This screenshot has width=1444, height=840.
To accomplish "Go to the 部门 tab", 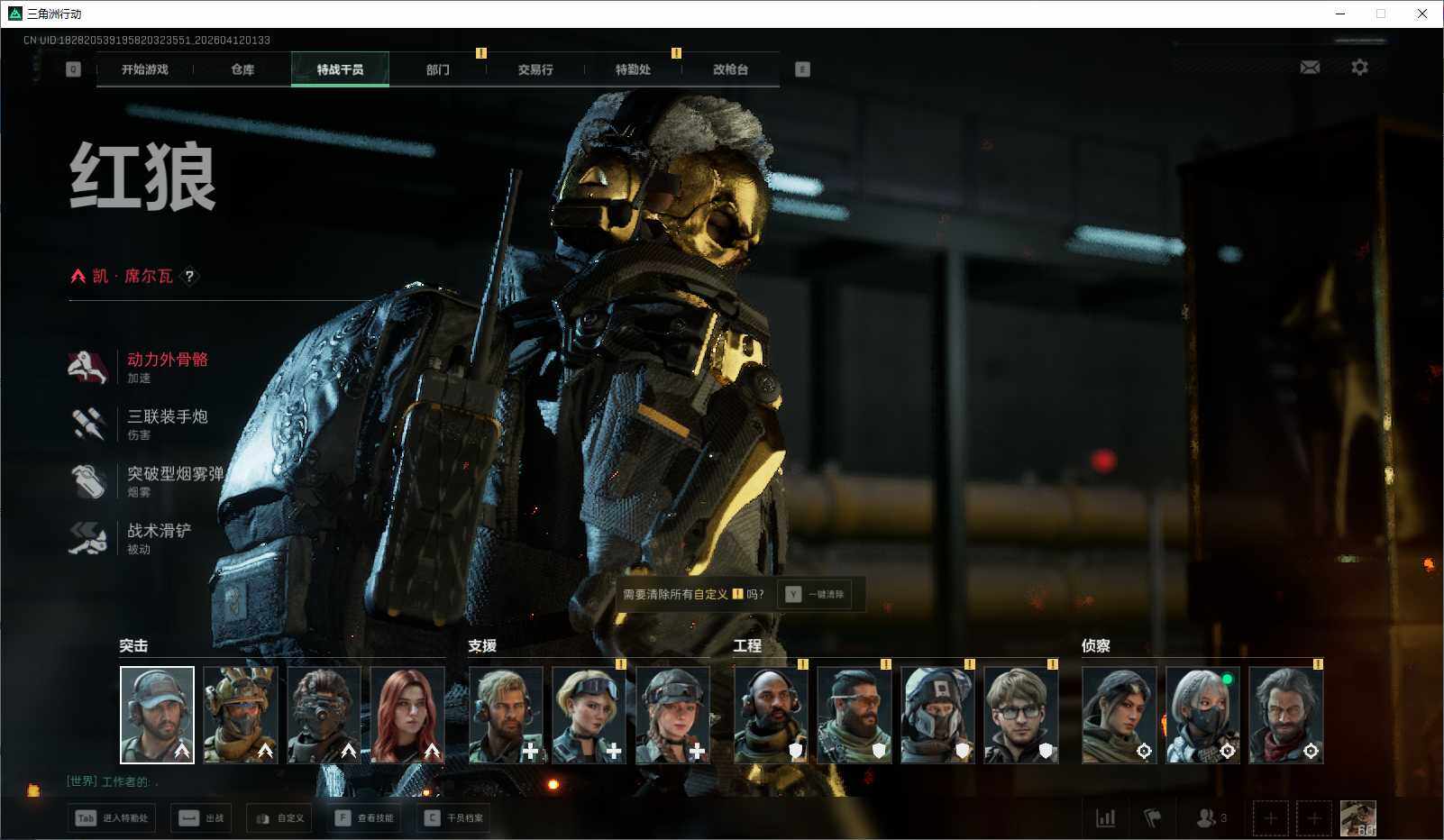I will click(x=438, y=69).
